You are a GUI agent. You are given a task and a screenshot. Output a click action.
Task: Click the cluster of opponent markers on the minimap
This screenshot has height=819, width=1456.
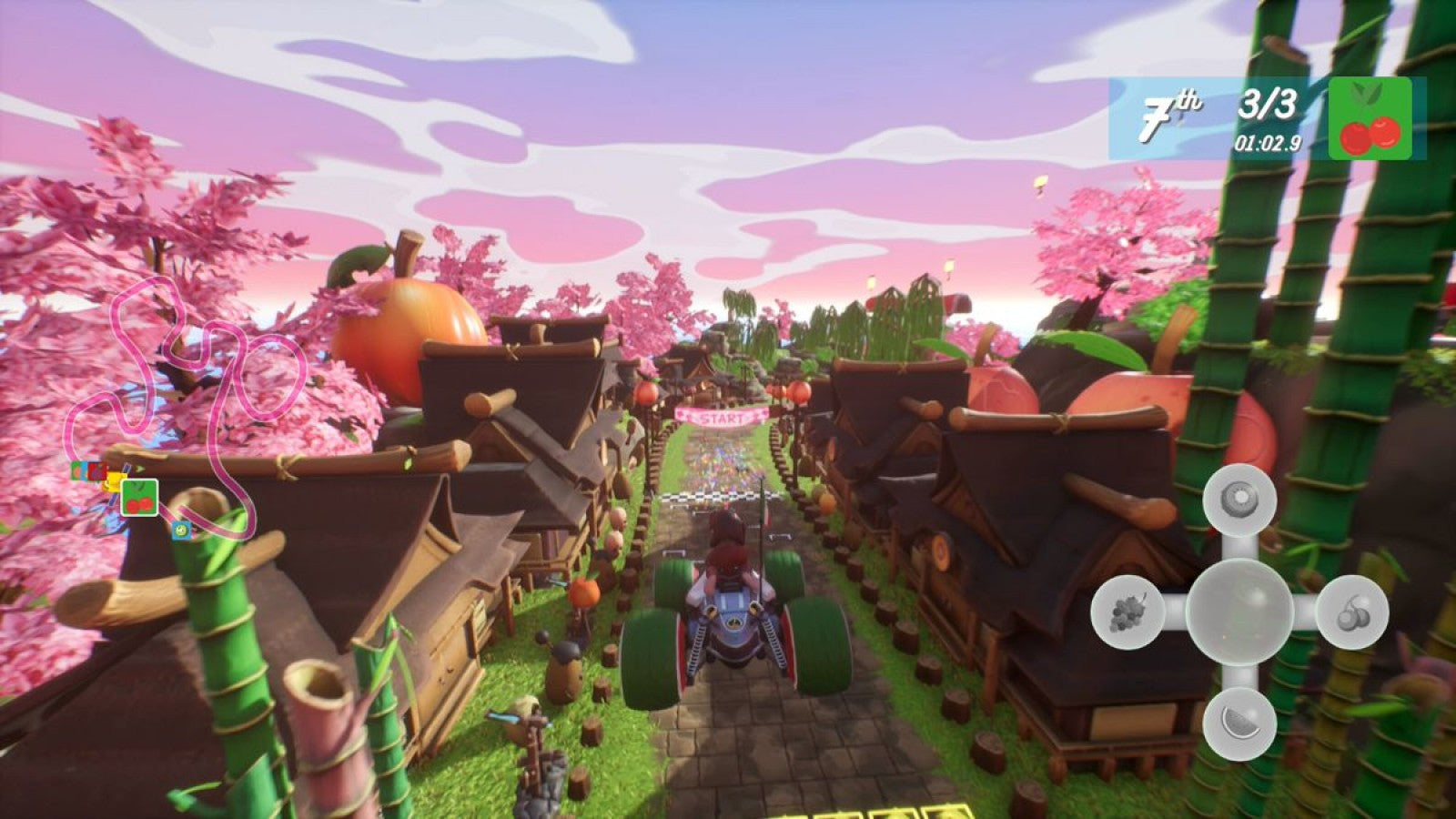[87, 471]
